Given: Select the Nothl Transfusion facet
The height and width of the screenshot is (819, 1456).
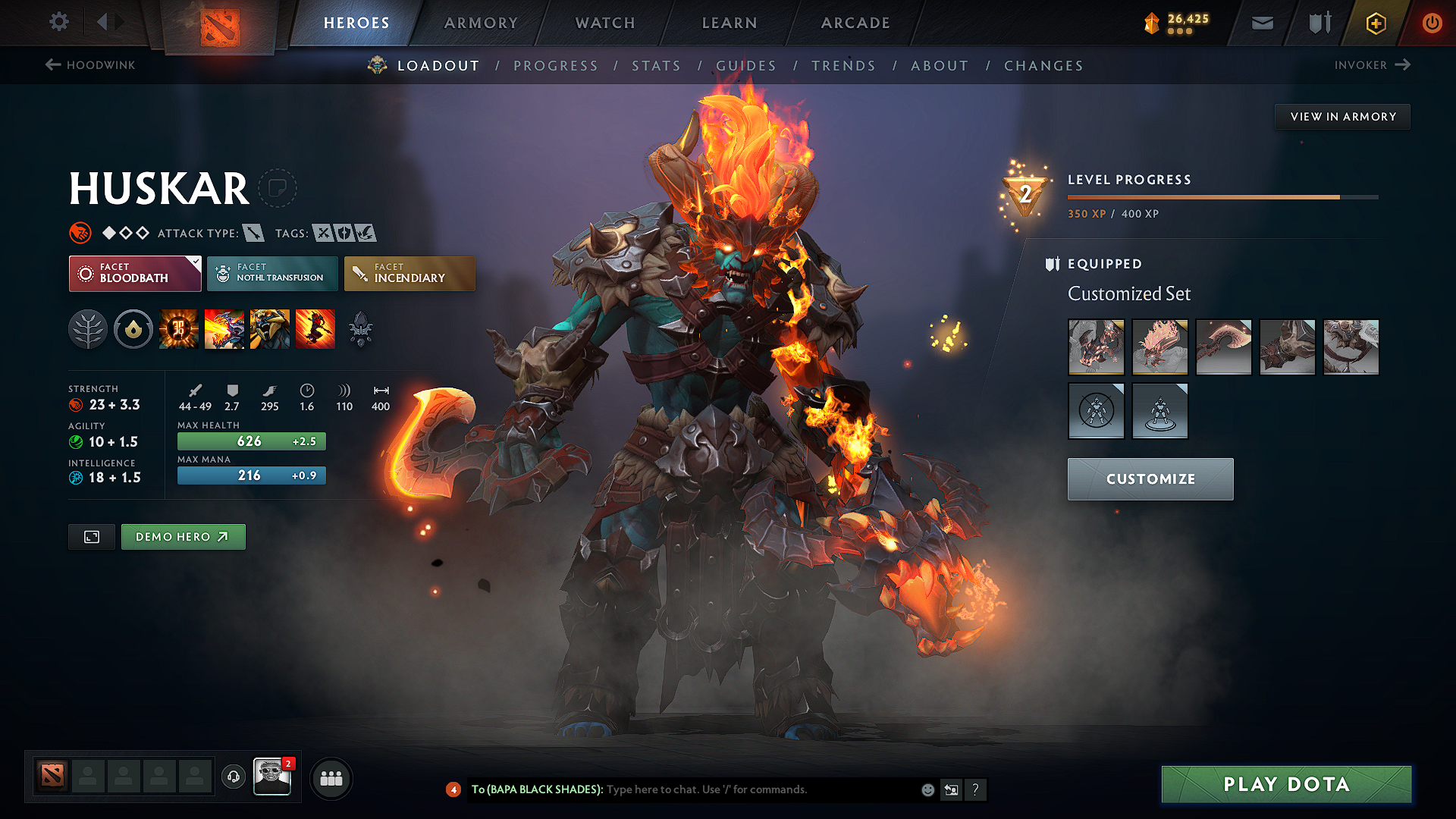Looking at the screenshot, I should 271,273.
